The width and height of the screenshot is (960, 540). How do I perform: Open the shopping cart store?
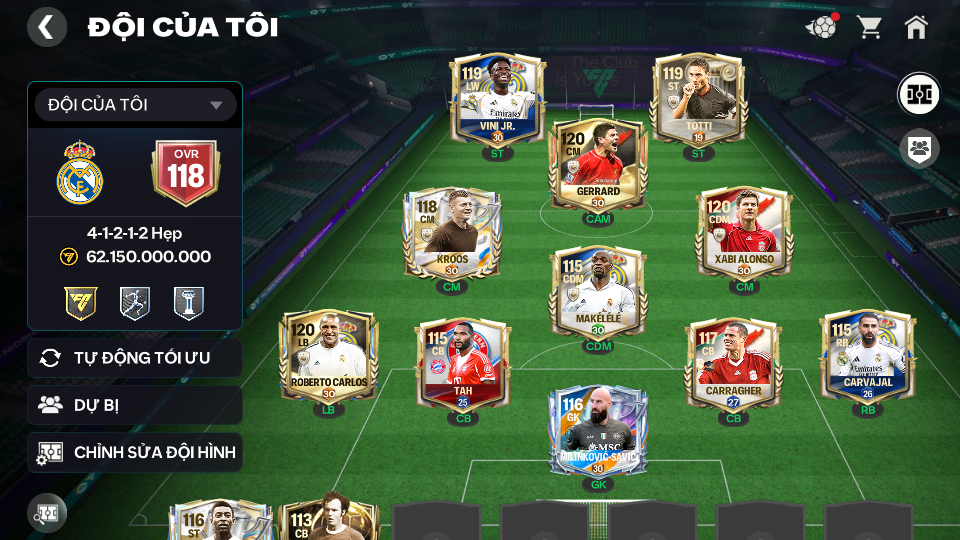pos(869,27)
